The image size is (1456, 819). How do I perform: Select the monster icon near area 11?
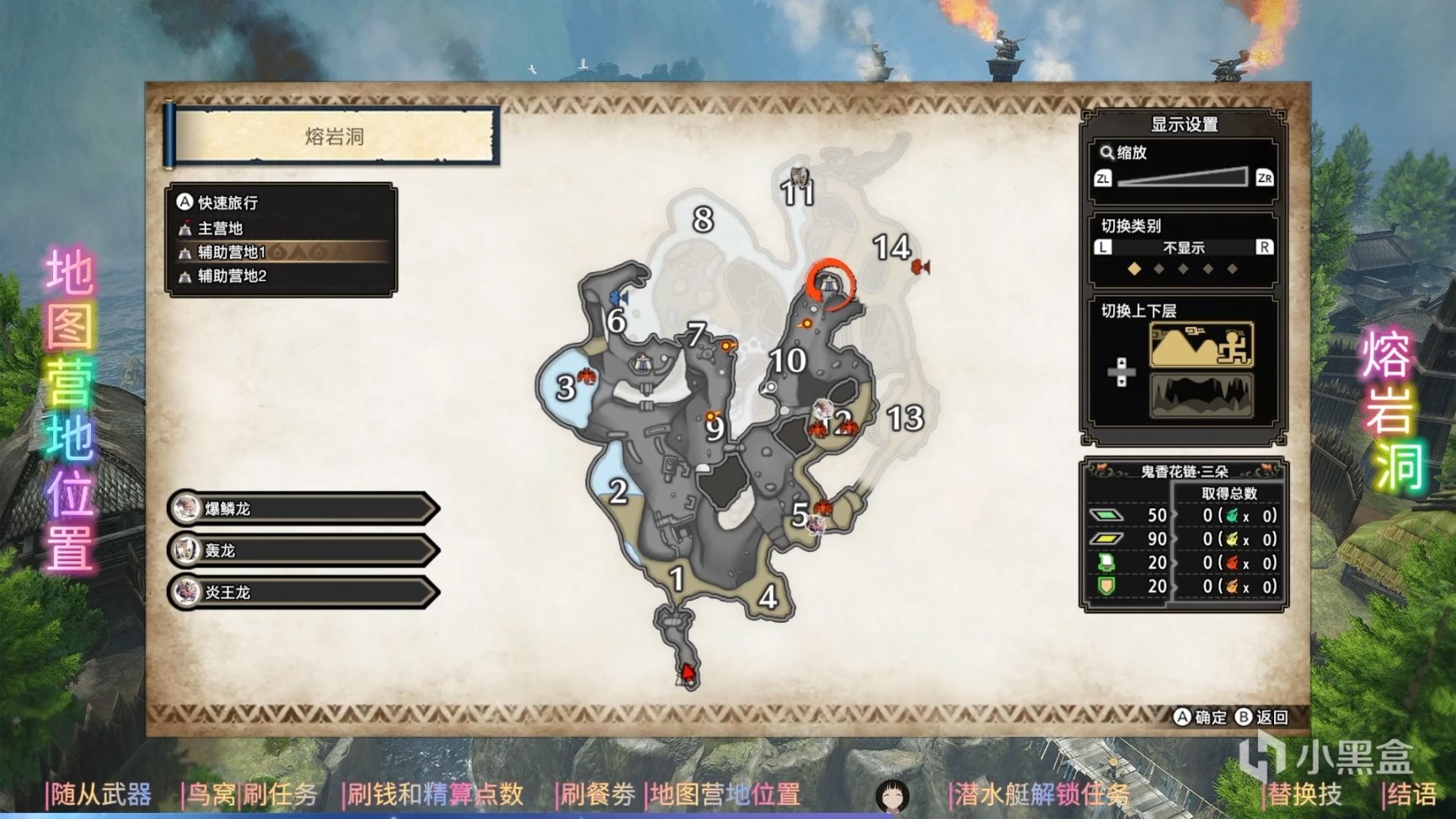pyautogui.click(x=797, y=176)
